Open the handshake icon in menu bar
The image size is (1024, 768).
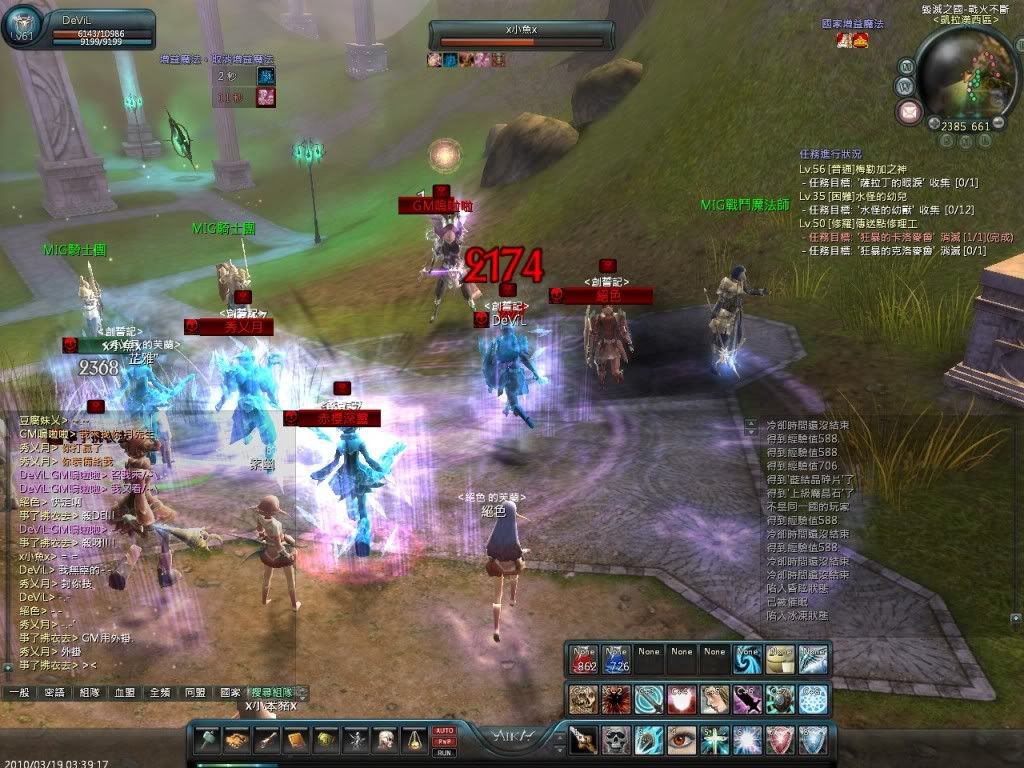pos(237,740)
